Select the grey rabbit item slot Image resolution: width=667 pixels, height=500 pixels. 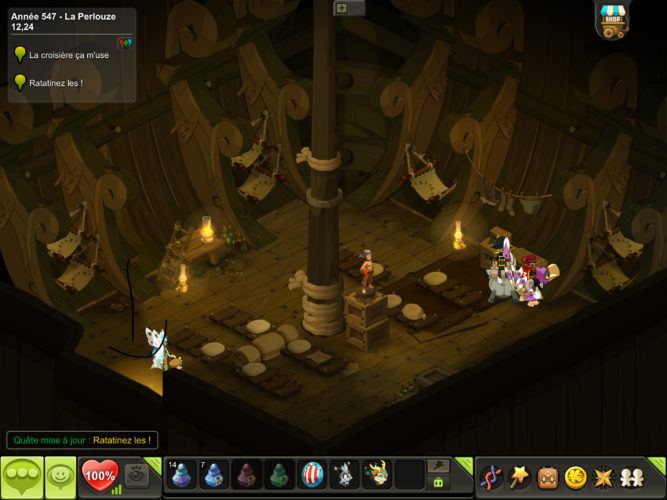point(344,474)
